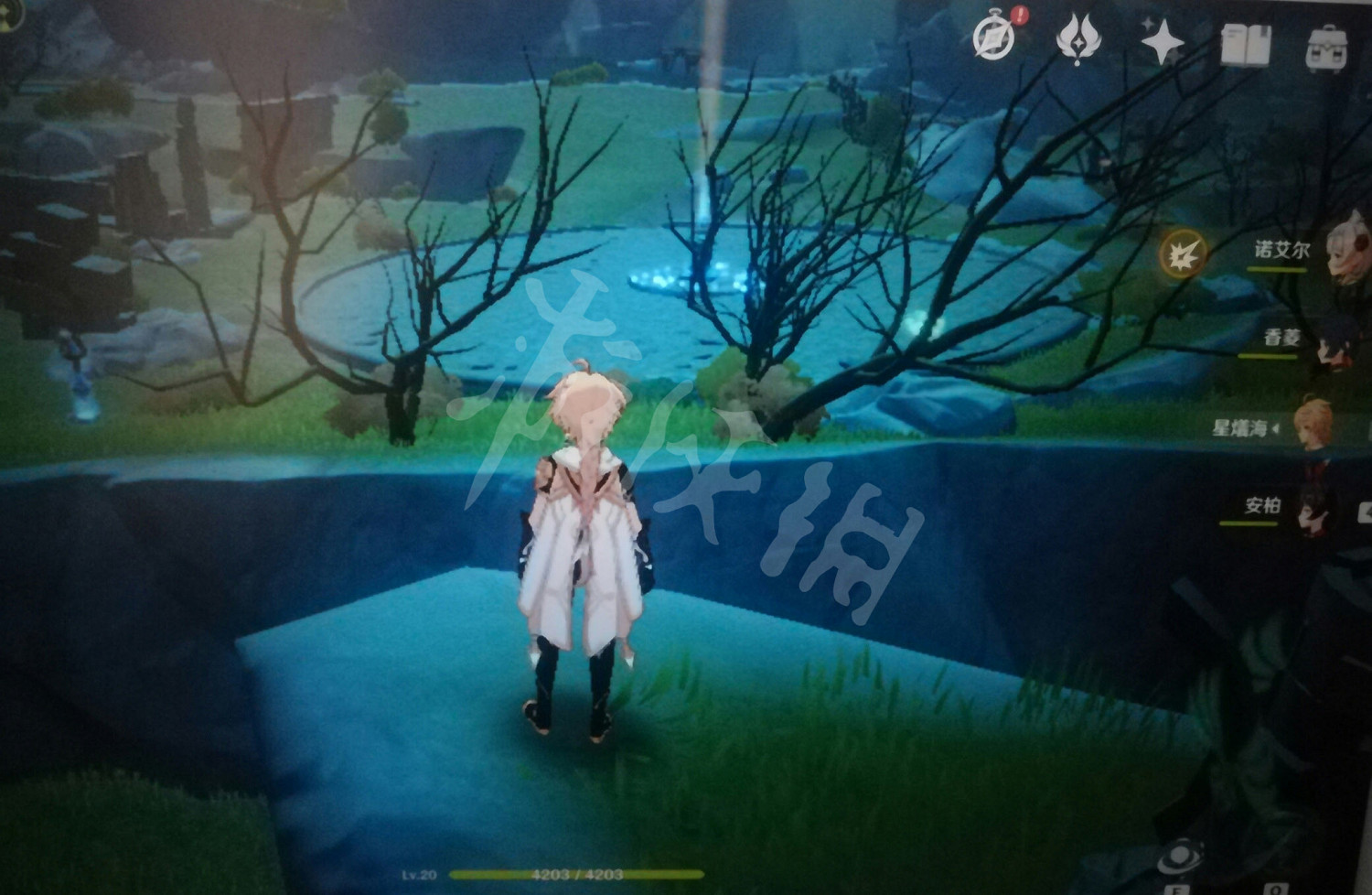
Task: Expand the arrow beside 星燏海
Action: (x=1276, y=428)
